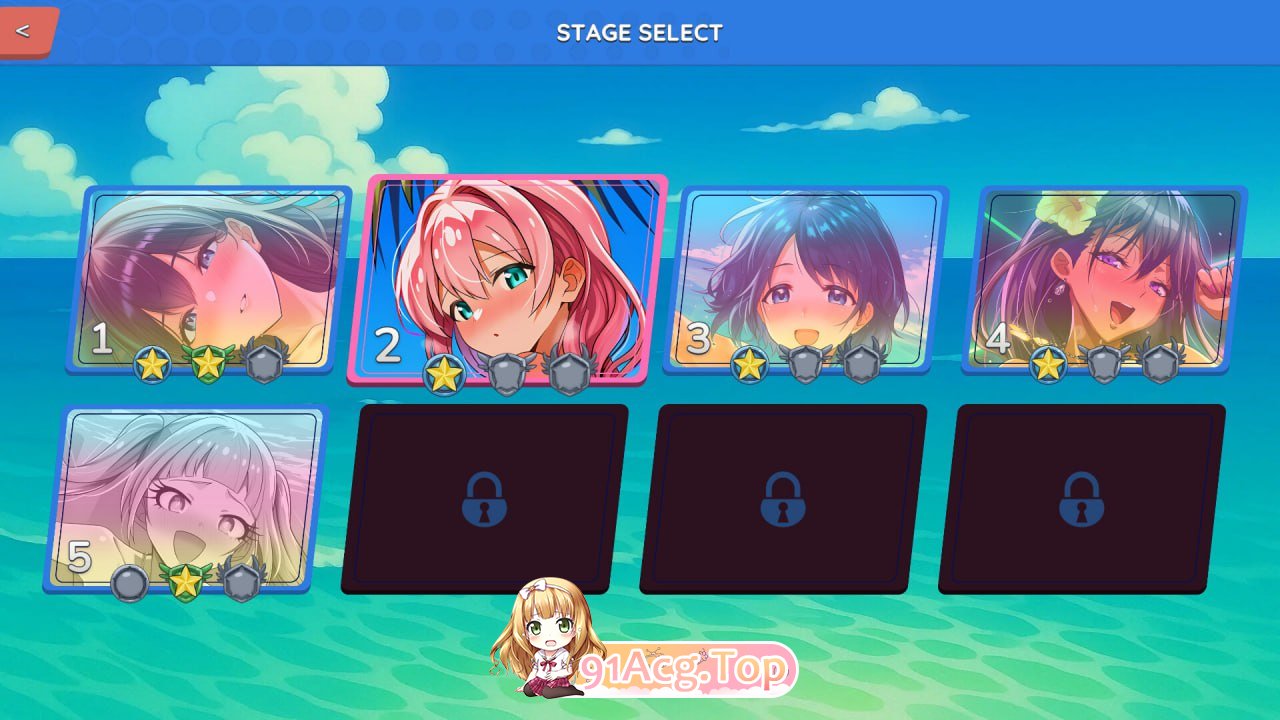Screen dimensions: 1280x720
Task: Click the gray hexagon medal under Stage 2
Action: [508, 370]
